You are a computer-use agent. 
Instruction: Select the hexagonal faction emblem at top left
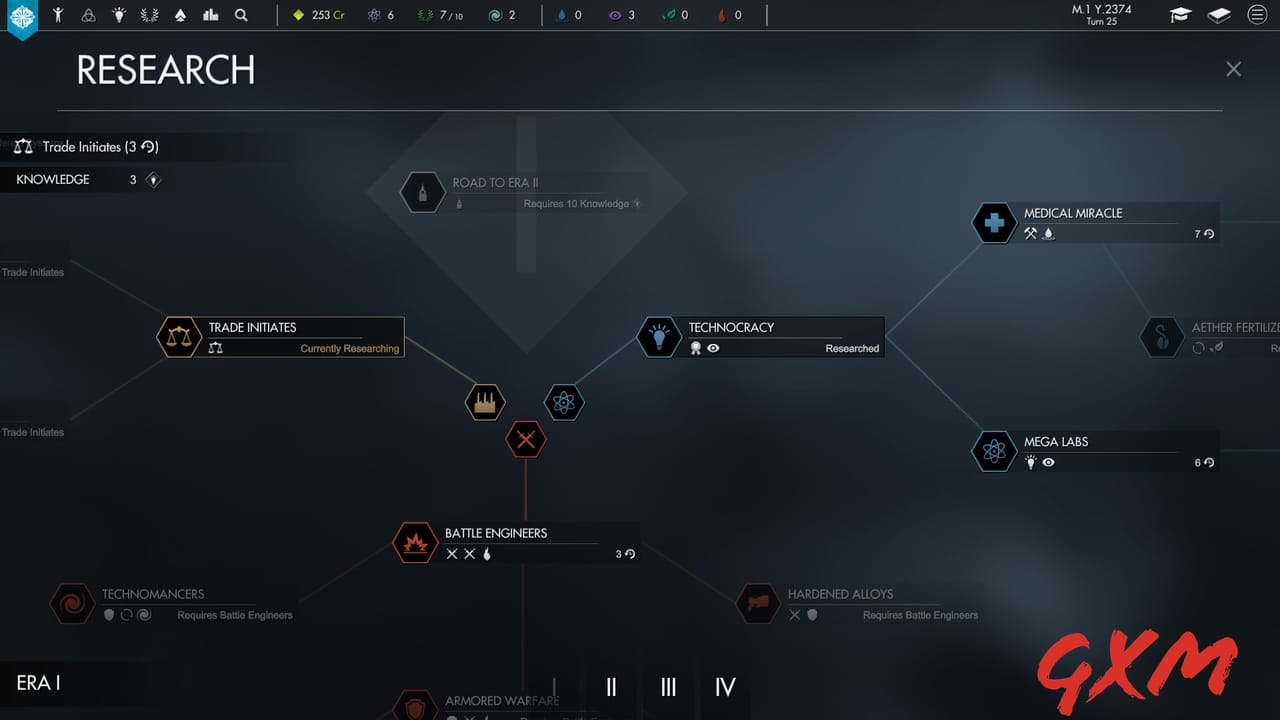[22, 16]
